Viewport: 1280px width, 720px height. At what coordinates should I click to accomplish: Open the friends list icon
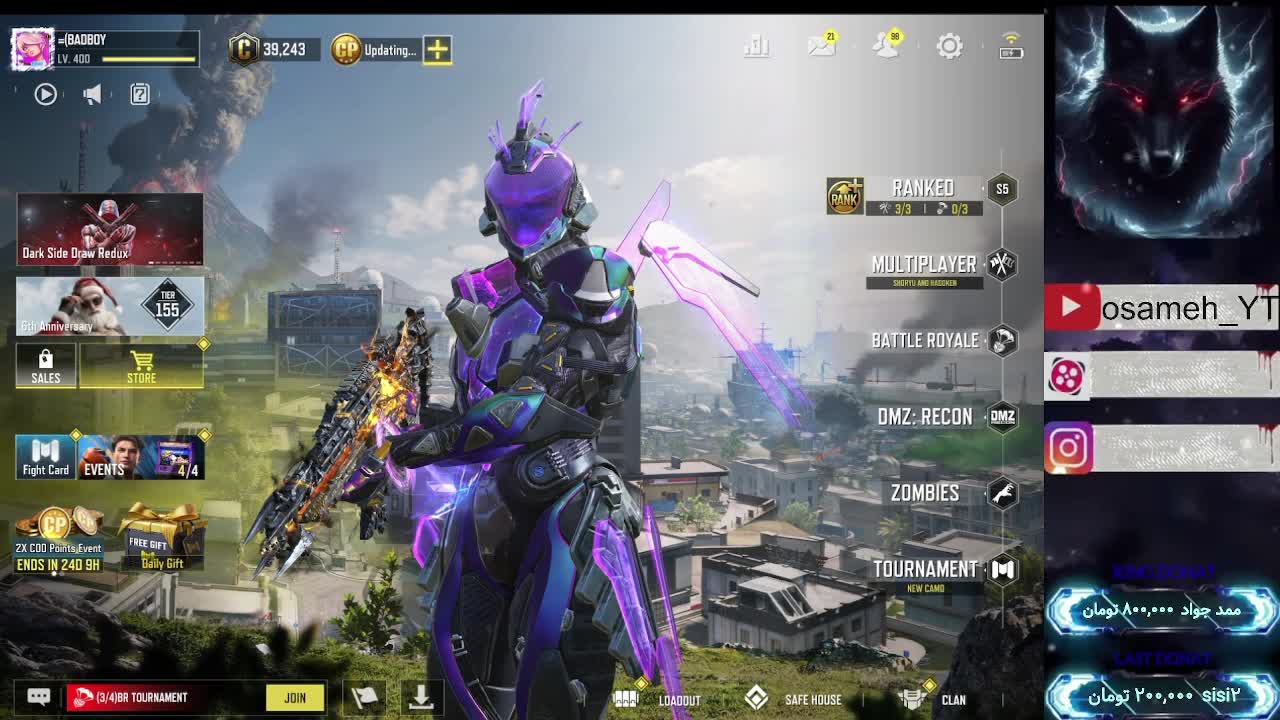coord(885,46)
